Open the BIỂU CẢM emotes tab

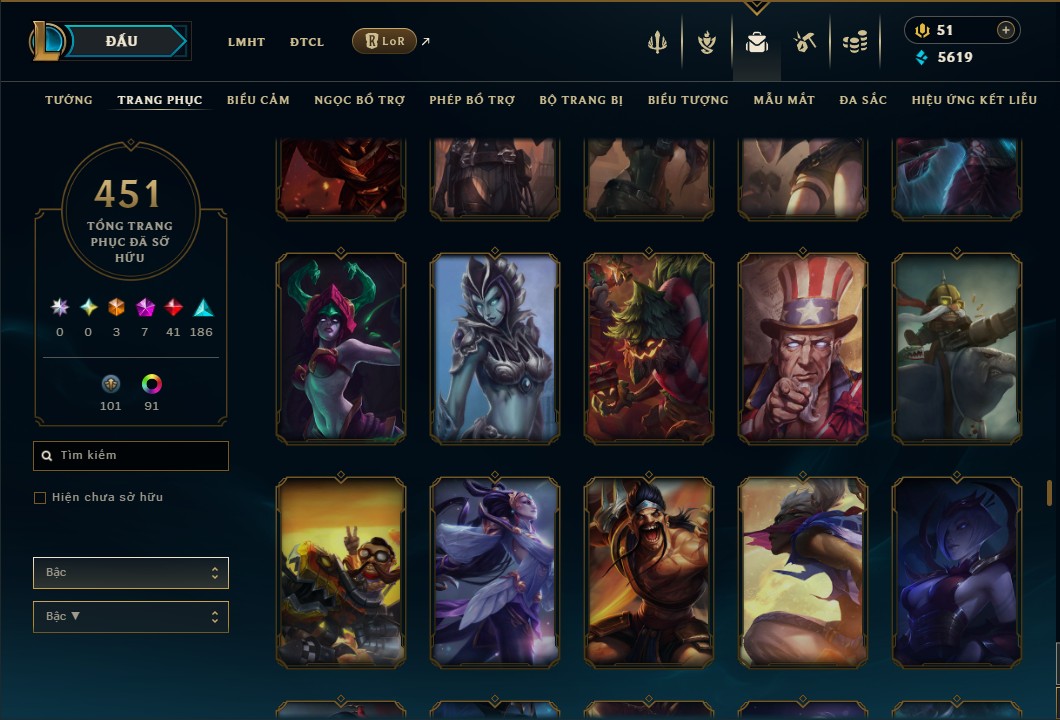coord(258,100)
